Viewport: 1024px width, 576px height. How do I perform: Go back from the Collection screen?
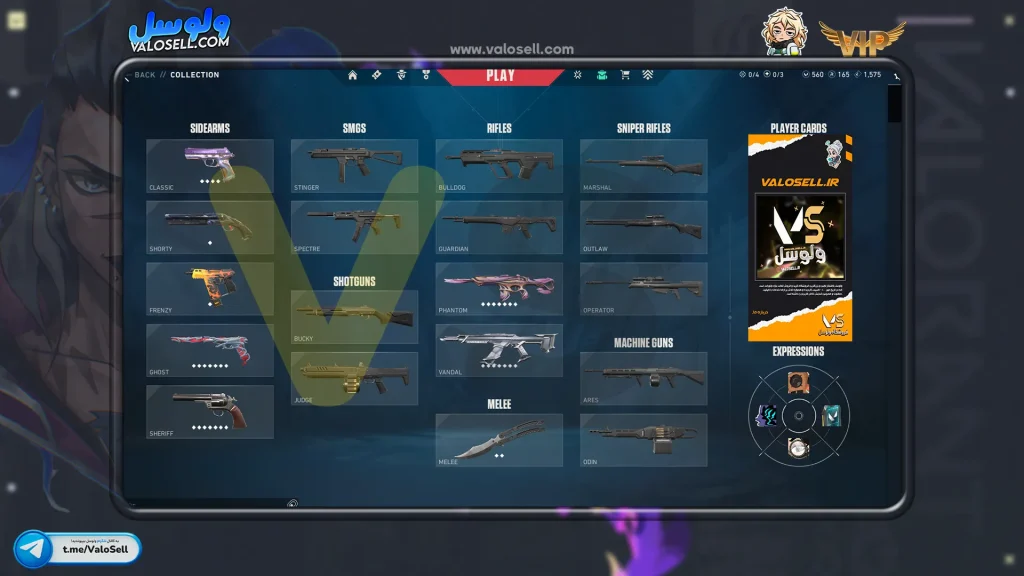[144, 75]
